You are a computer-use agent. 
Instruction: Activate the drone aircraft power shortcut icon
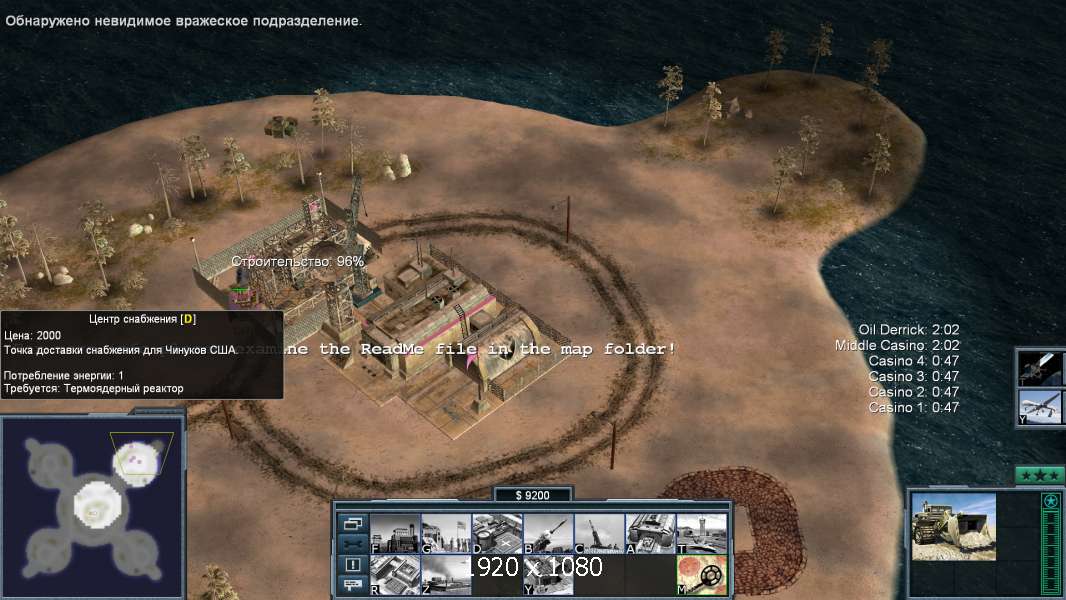click(x=1041, y=407)
